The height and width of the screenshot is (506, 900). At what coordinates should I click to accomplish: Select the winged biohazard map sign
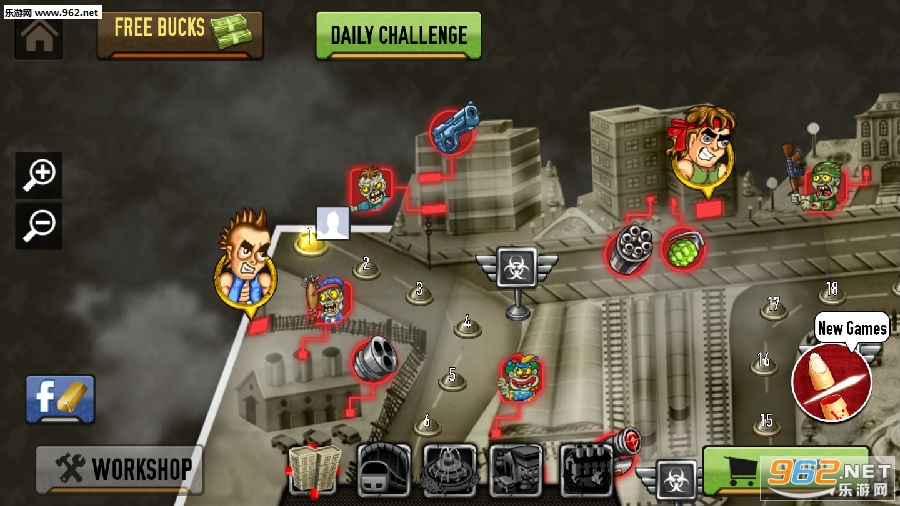[516, 268]
